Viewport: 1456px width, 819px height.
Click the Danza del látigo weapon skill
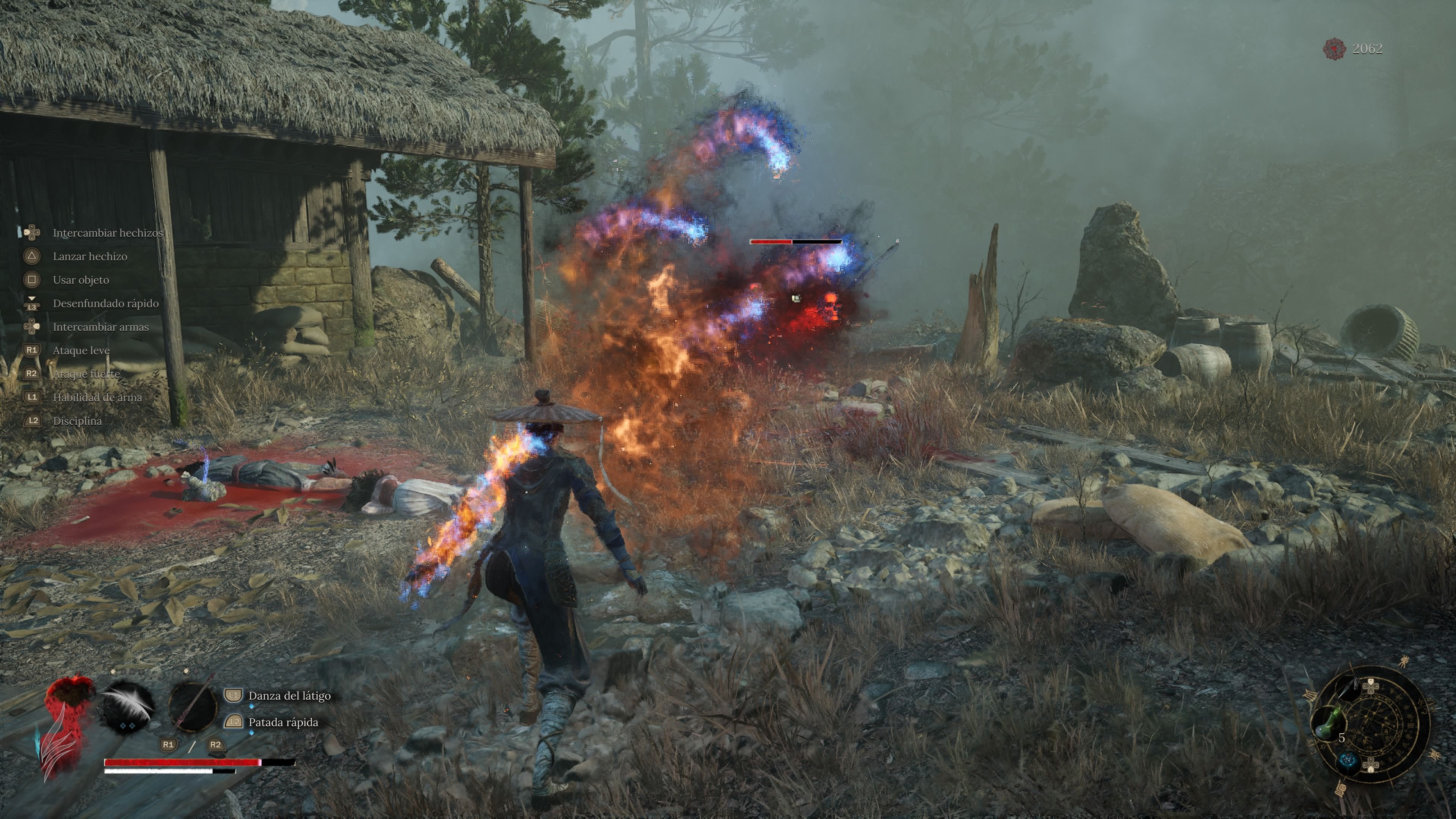(x=289, y=696)
